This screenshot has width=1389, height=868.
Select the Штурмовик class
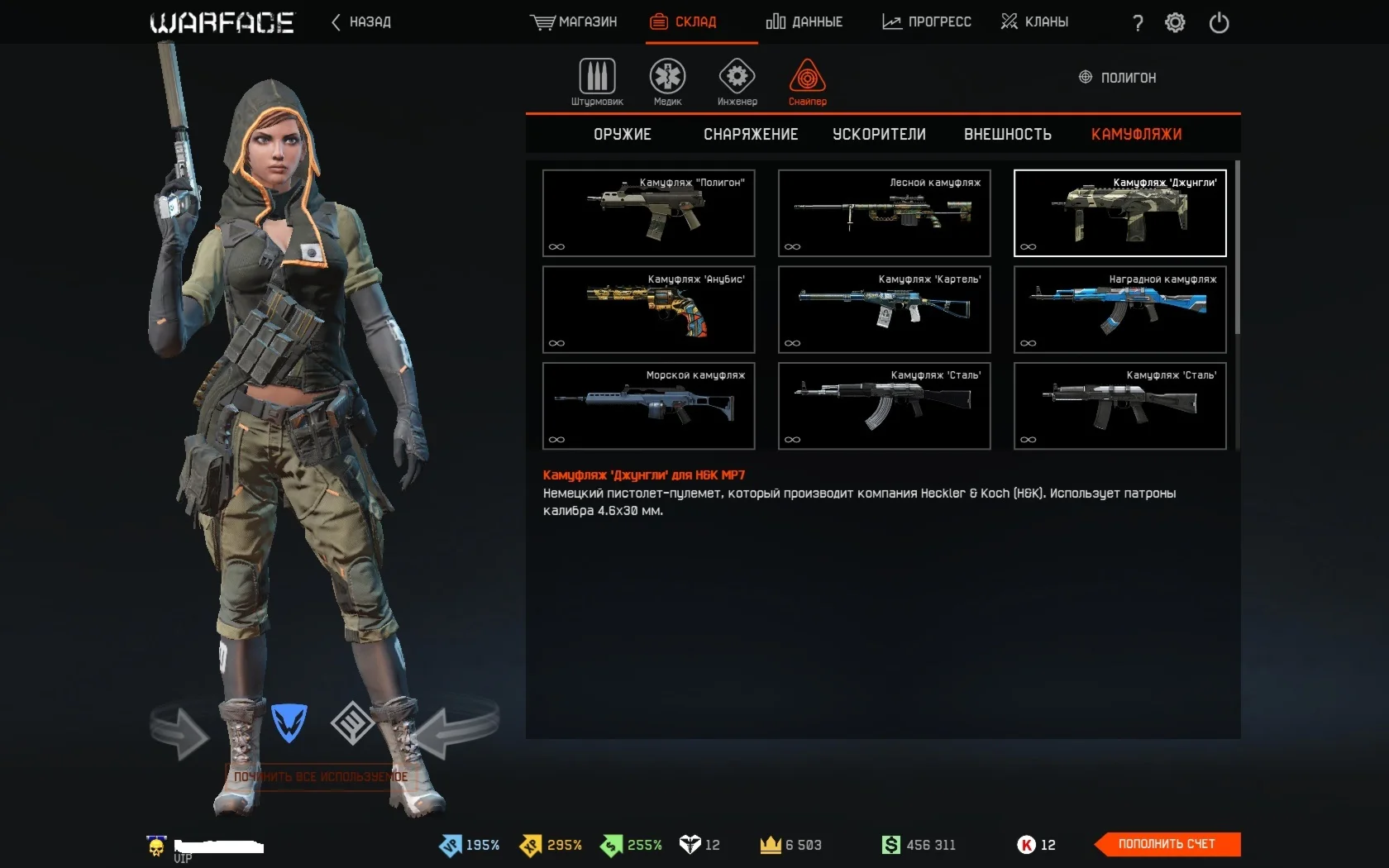point(597,82)
